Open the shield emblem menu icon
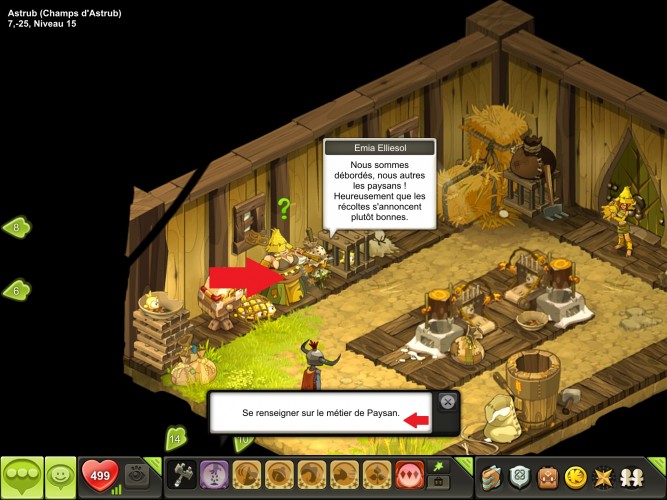The width and height of the screenshot is (667, 500). (x=520, y=475)
